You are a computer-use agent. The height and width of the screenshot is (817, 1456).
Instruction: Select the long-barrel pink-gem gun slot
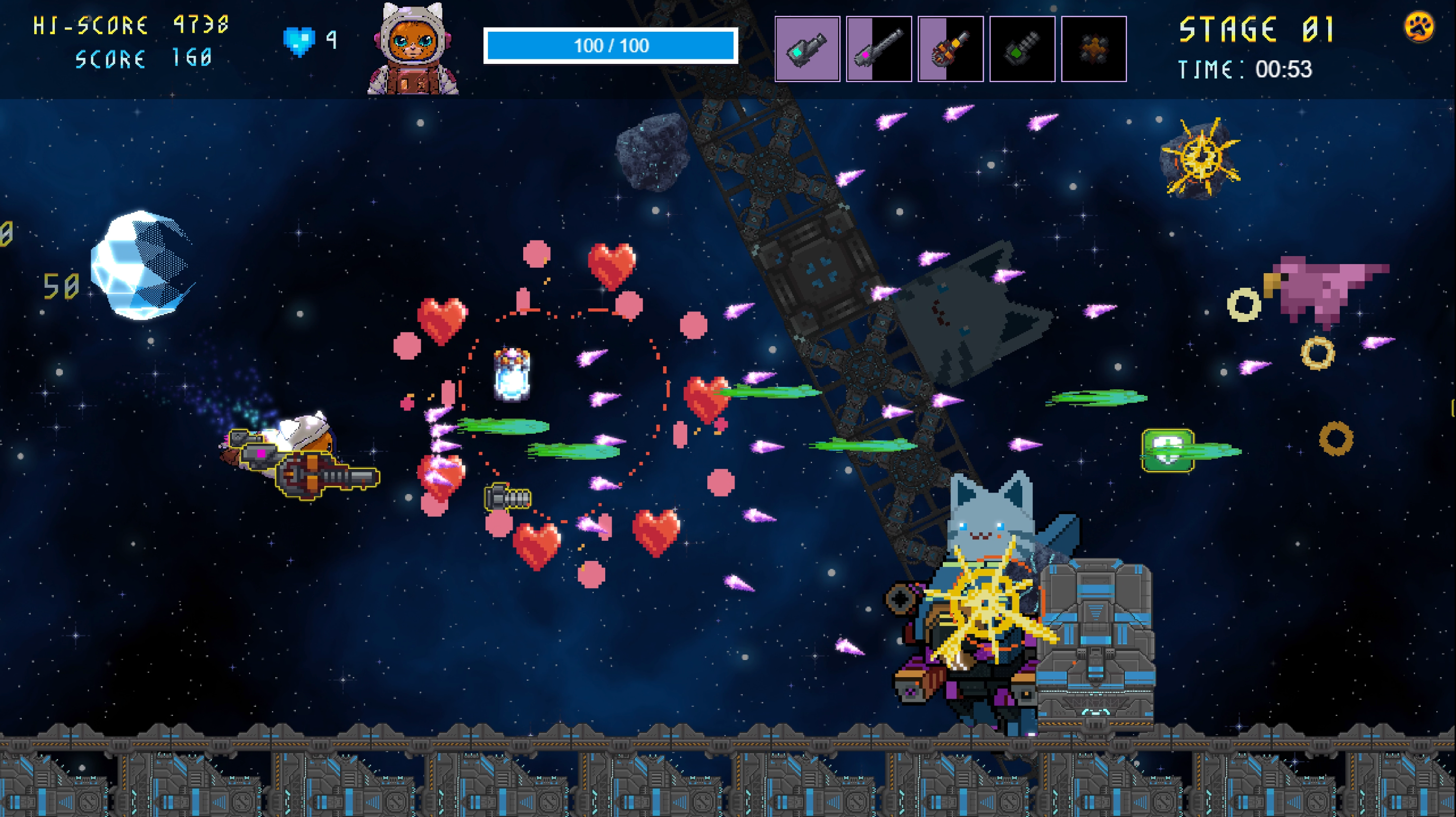[x=878, y=49]
